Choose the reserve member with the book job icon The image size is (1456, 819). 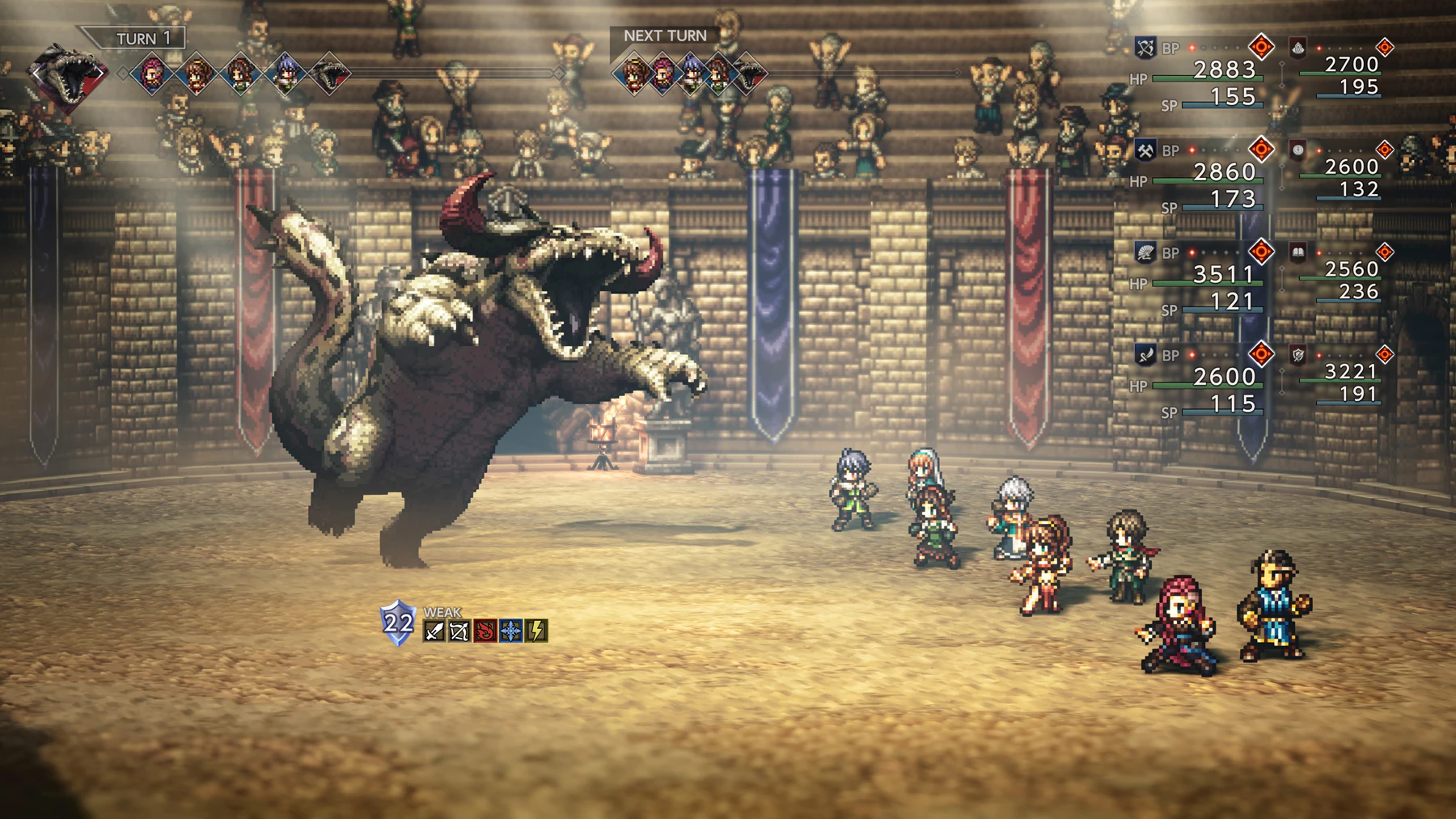tap(1297, 253)
